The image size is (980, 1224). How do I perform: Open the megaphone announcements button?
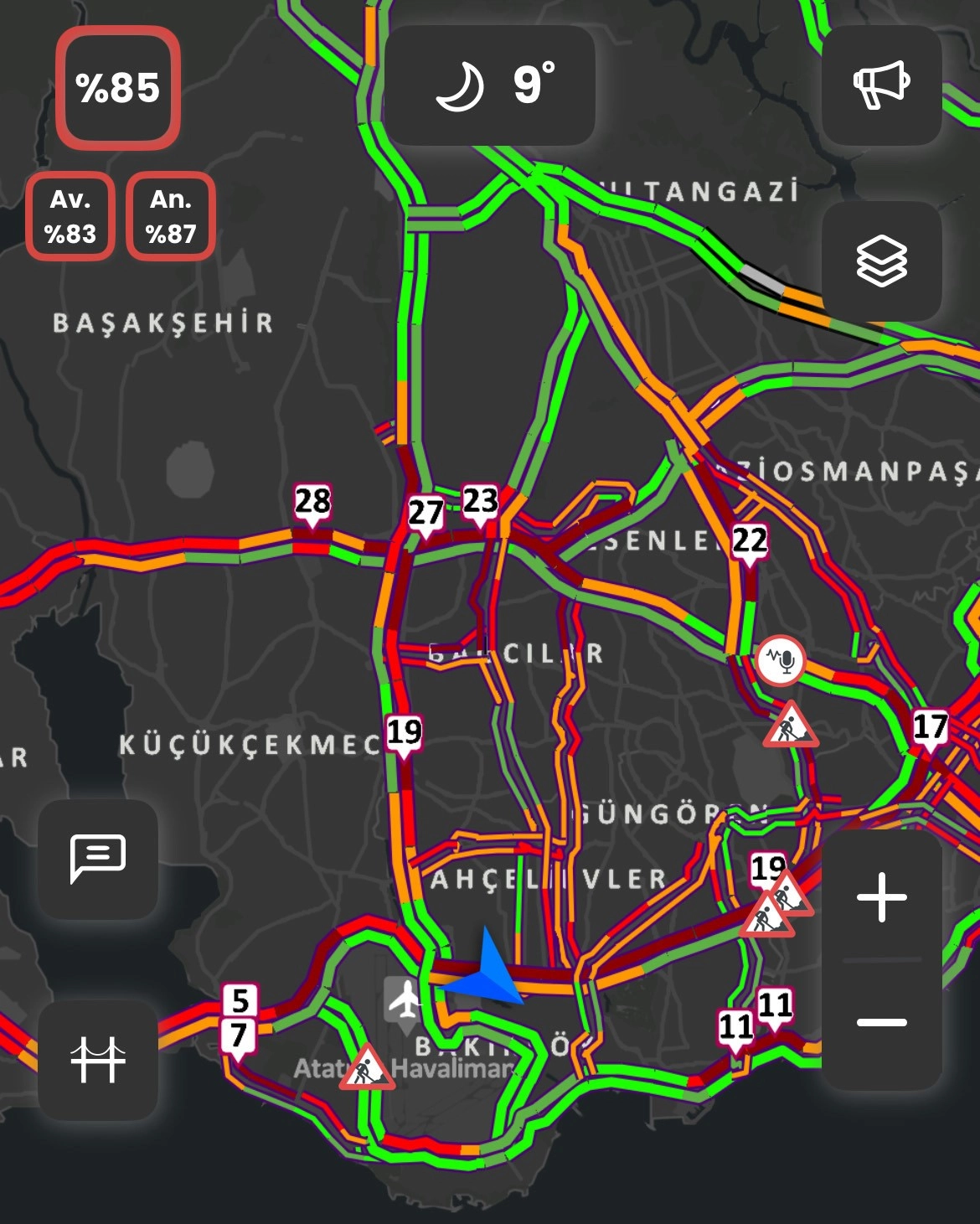(x=881, y=85)
